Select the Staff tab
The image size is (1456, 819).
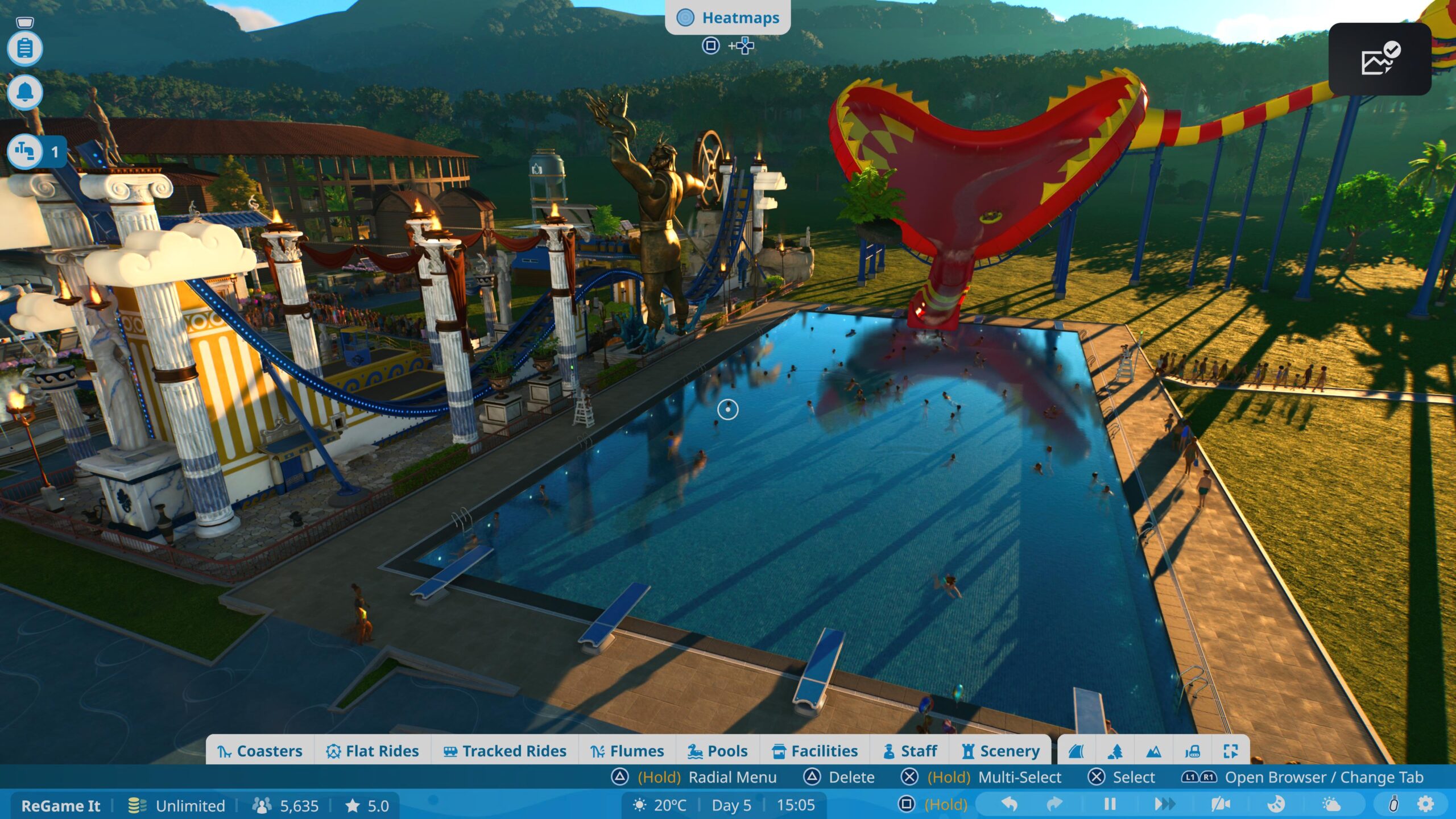coord(911,751)
